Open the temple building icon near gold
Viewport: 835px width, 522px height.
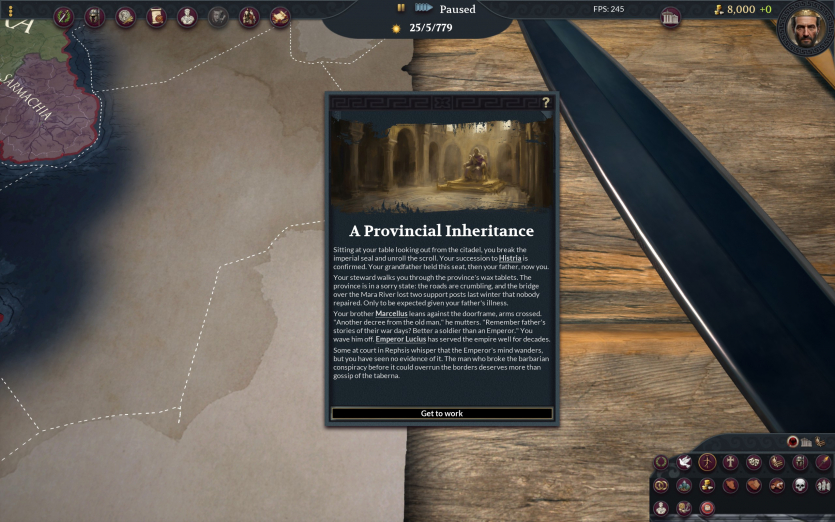(671, 16)
